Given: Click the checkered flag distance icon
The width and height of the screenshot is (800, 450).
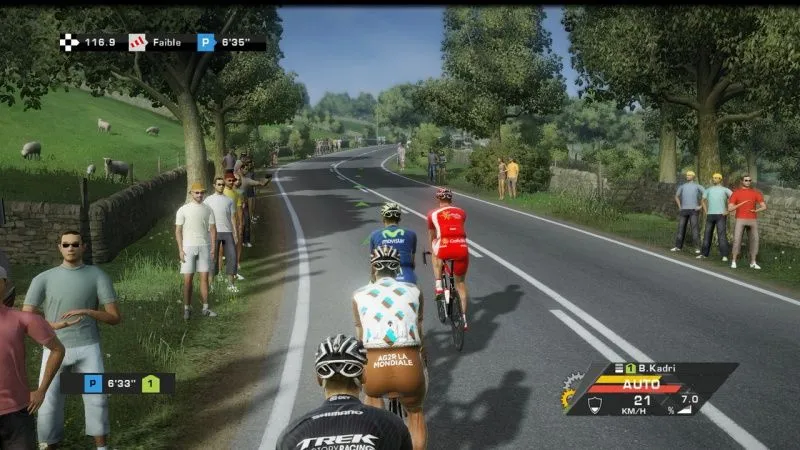Looking at the screenshot, I should (x=69, y=43).
